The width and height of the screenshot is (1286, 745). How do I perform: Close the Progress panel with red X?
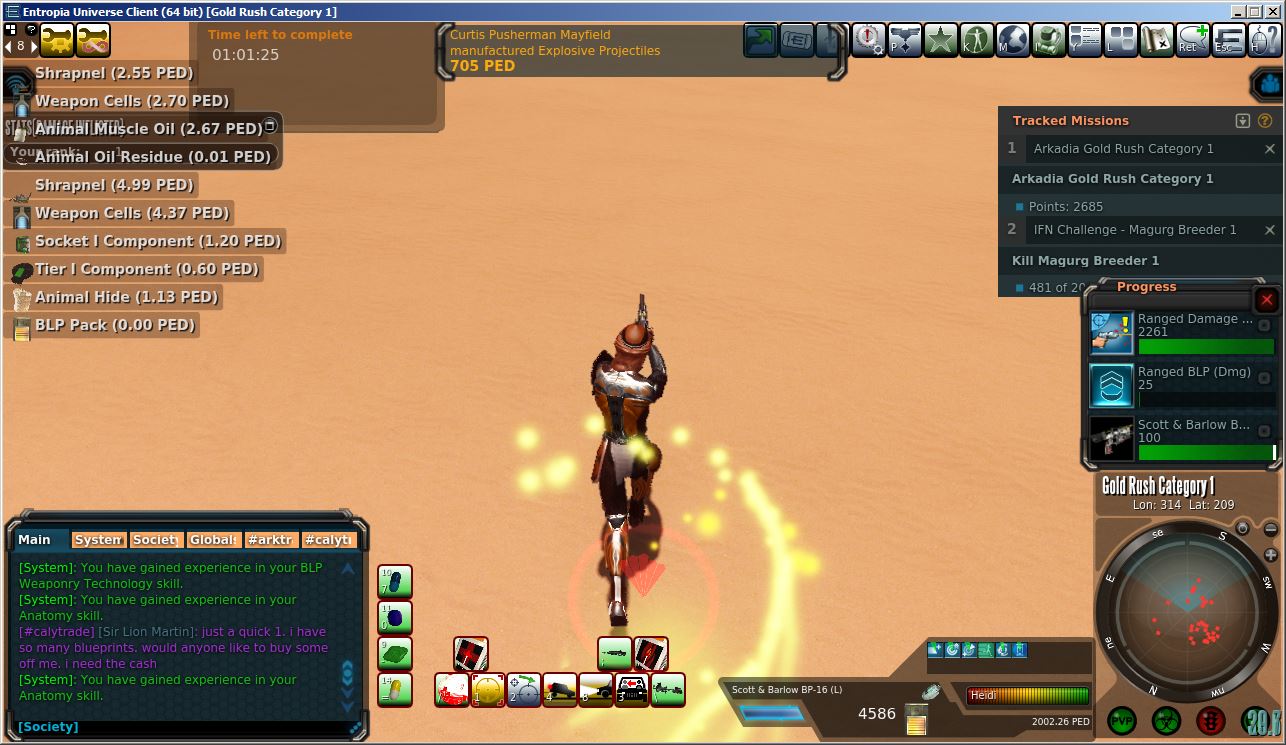pyautogui.click(x=1266, y=300)
